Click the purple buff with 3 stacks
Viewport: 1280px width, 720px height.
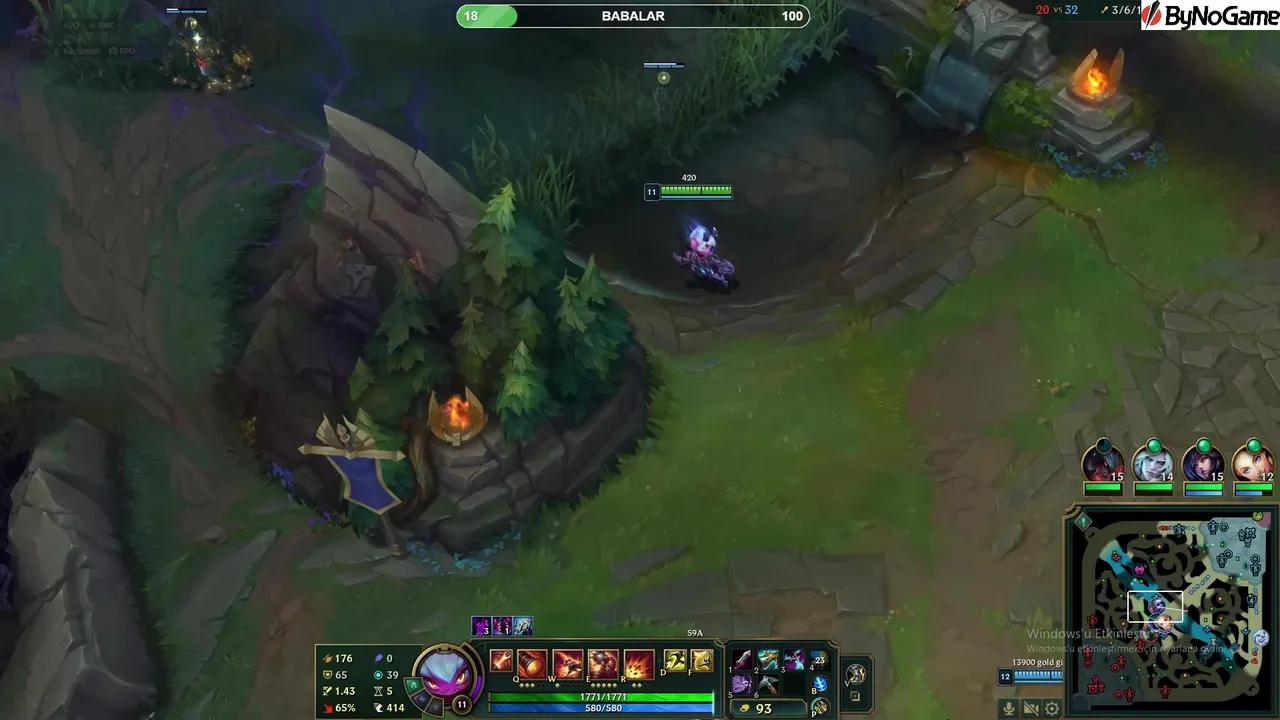(x=480, y=624)
